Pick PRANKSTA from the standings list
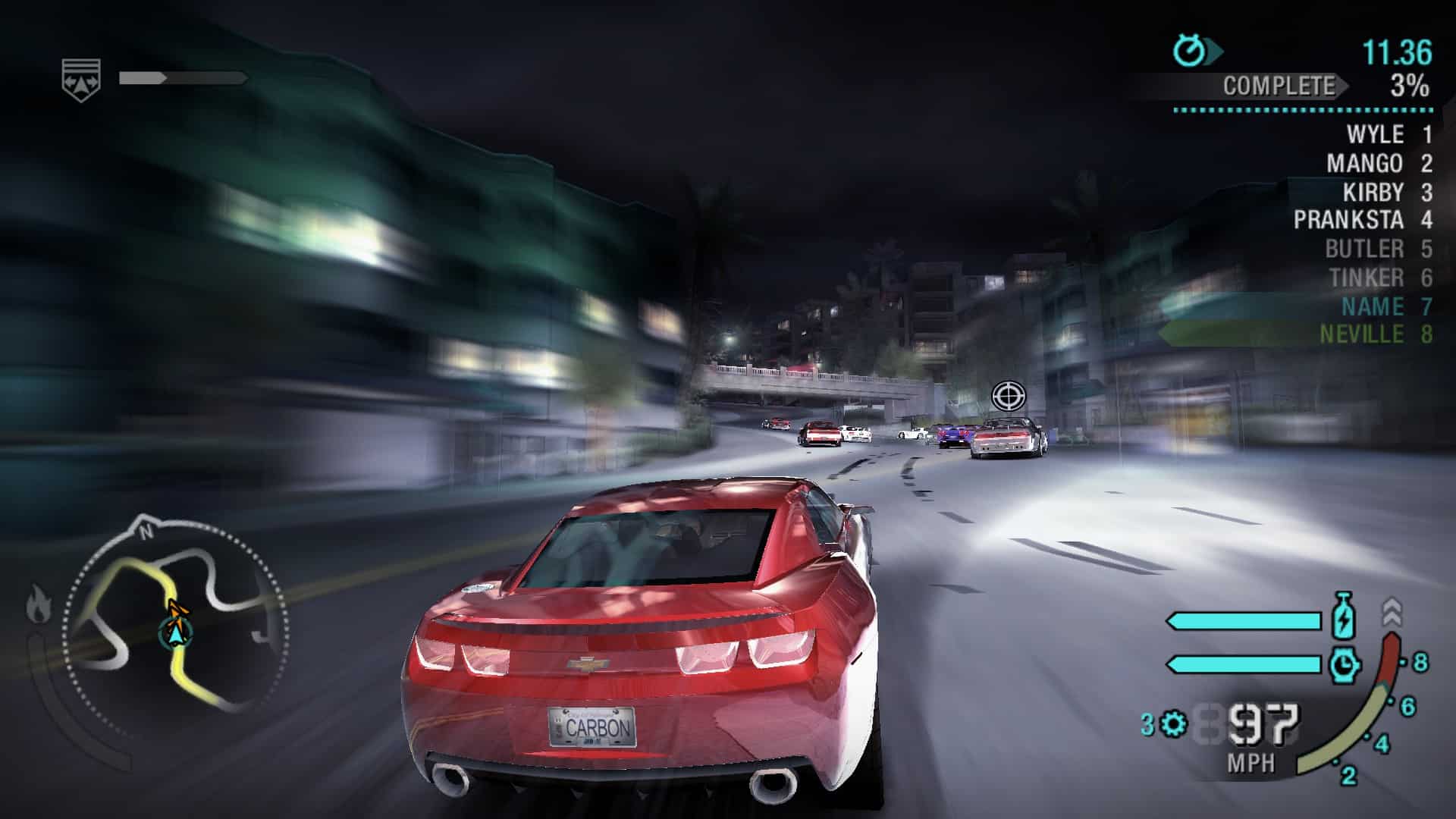This screenshot has width=1456, height=819. [x=1348, y=220]
